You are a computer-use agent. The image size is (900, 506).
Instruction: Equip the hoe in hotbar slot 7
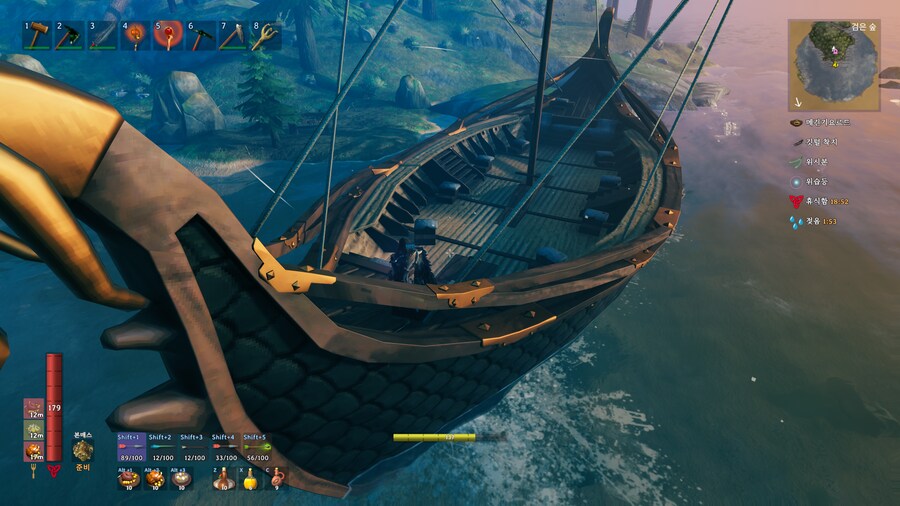[234, 36]
